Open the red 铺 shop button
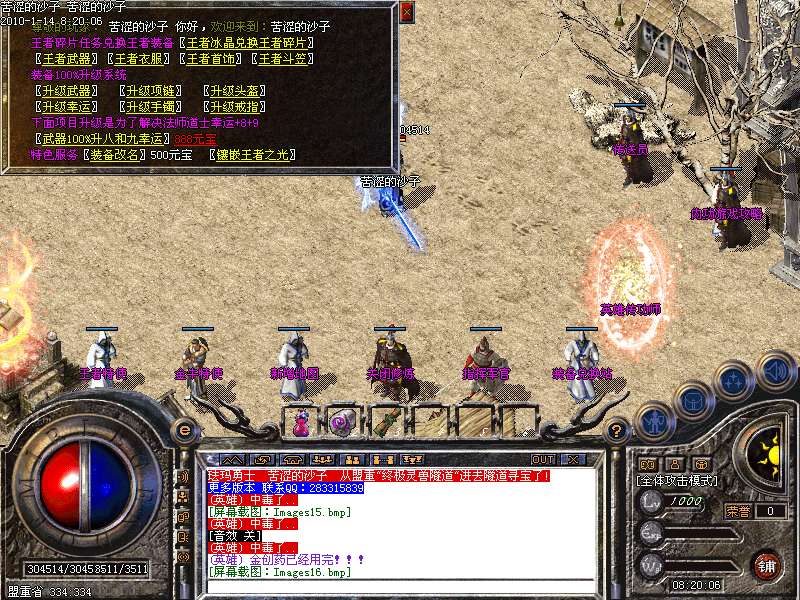Viewport: 800px width, 600px height. coord(766,563)
